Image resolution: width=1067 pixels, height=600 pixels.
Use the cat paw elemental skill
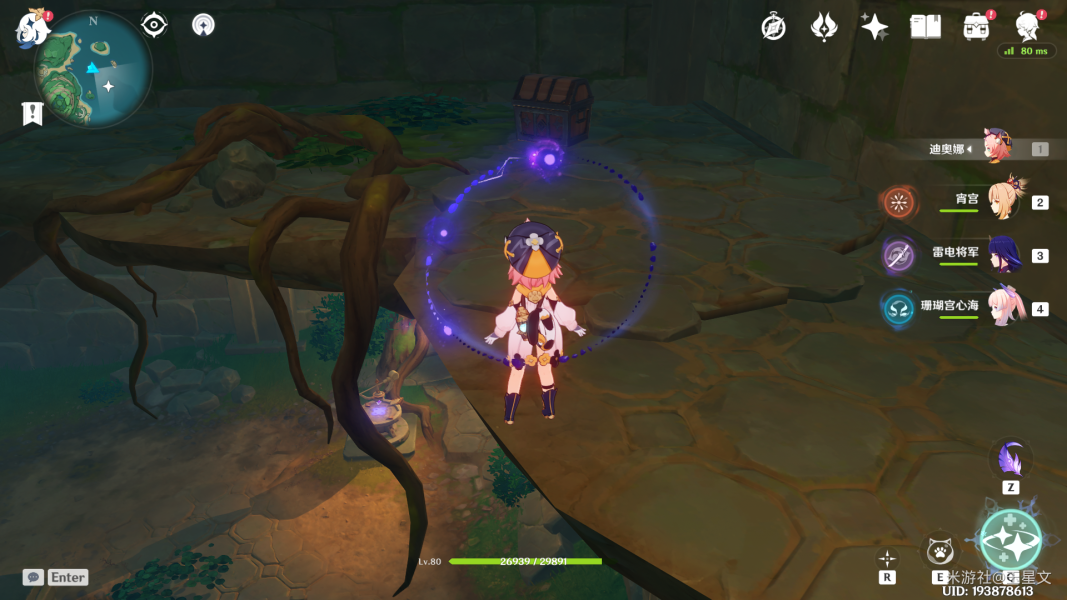939,551
